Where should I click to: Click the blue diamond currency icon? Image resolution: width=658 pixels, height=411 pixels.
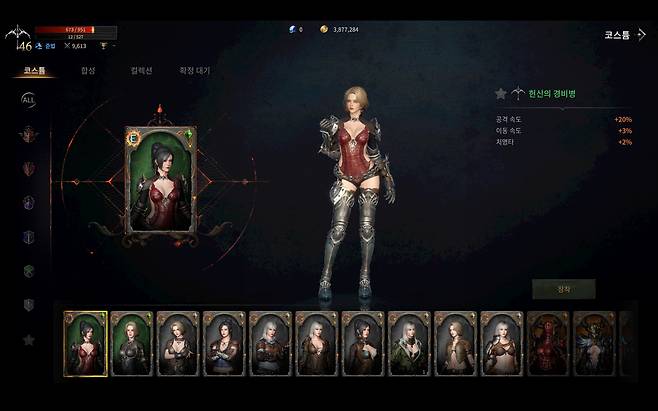click(290, 30)
